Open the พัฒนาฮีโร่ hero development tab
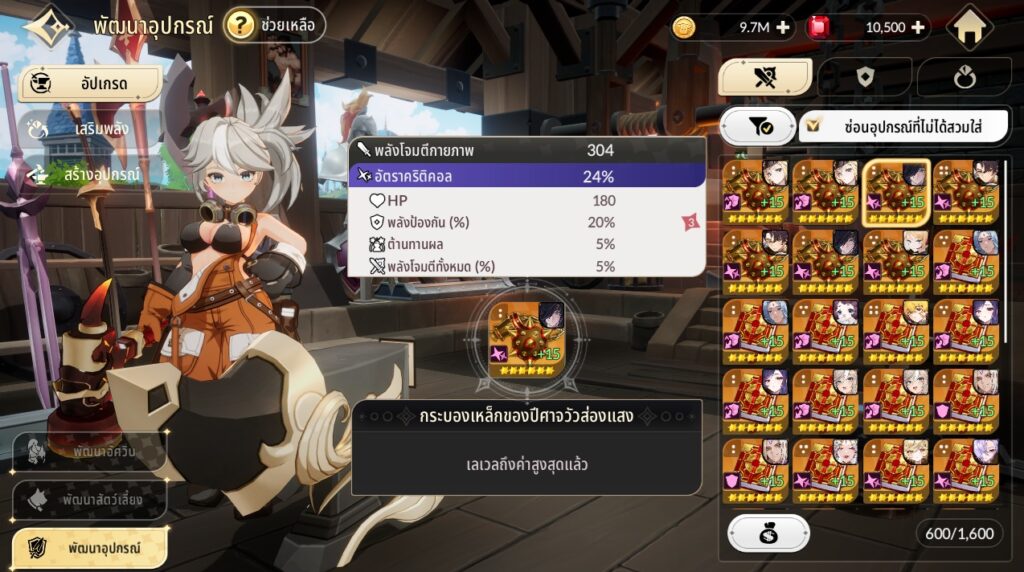 pos(90,452)
